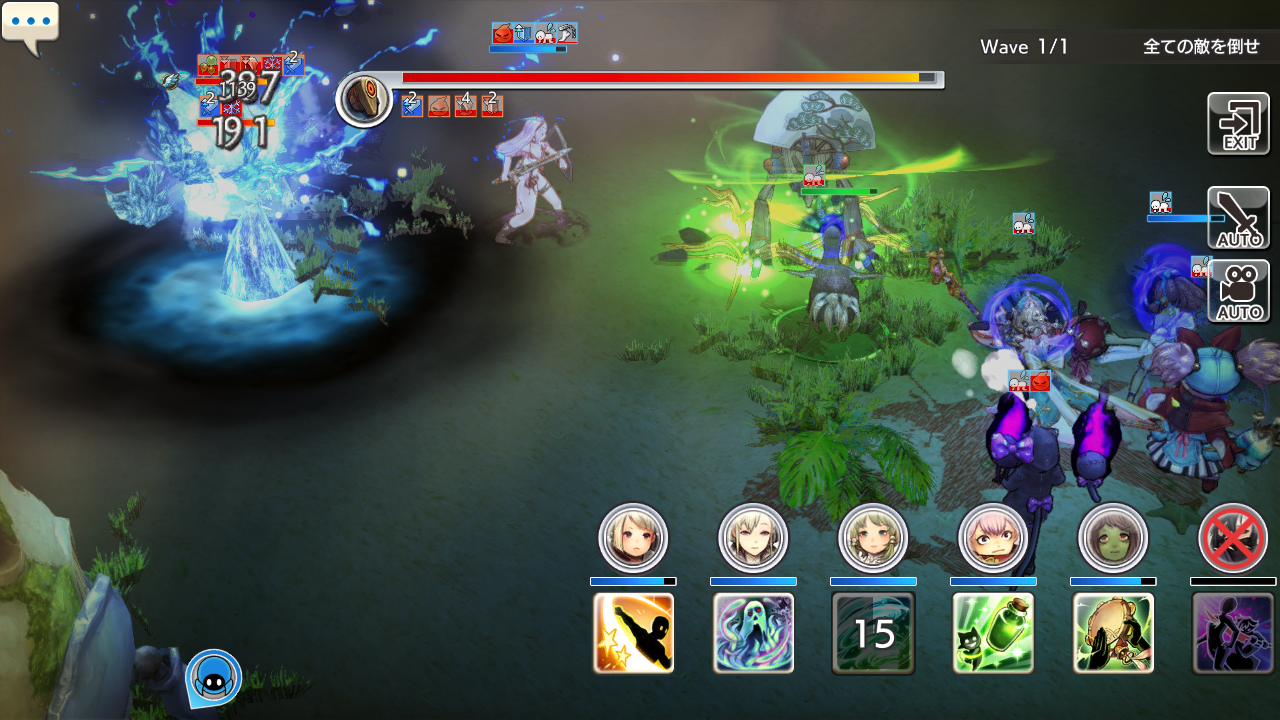Viewport: 1280px width, 720px height.
Task: Select the boss portrait beside health bar
Action: (364, 99)
